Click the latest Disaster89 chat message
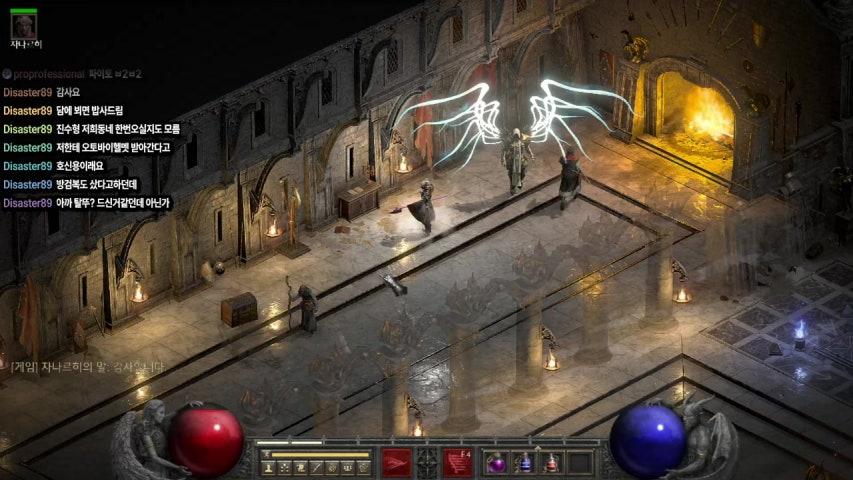The width and height of the screenshot is (853, 480). tap(86, 203)
